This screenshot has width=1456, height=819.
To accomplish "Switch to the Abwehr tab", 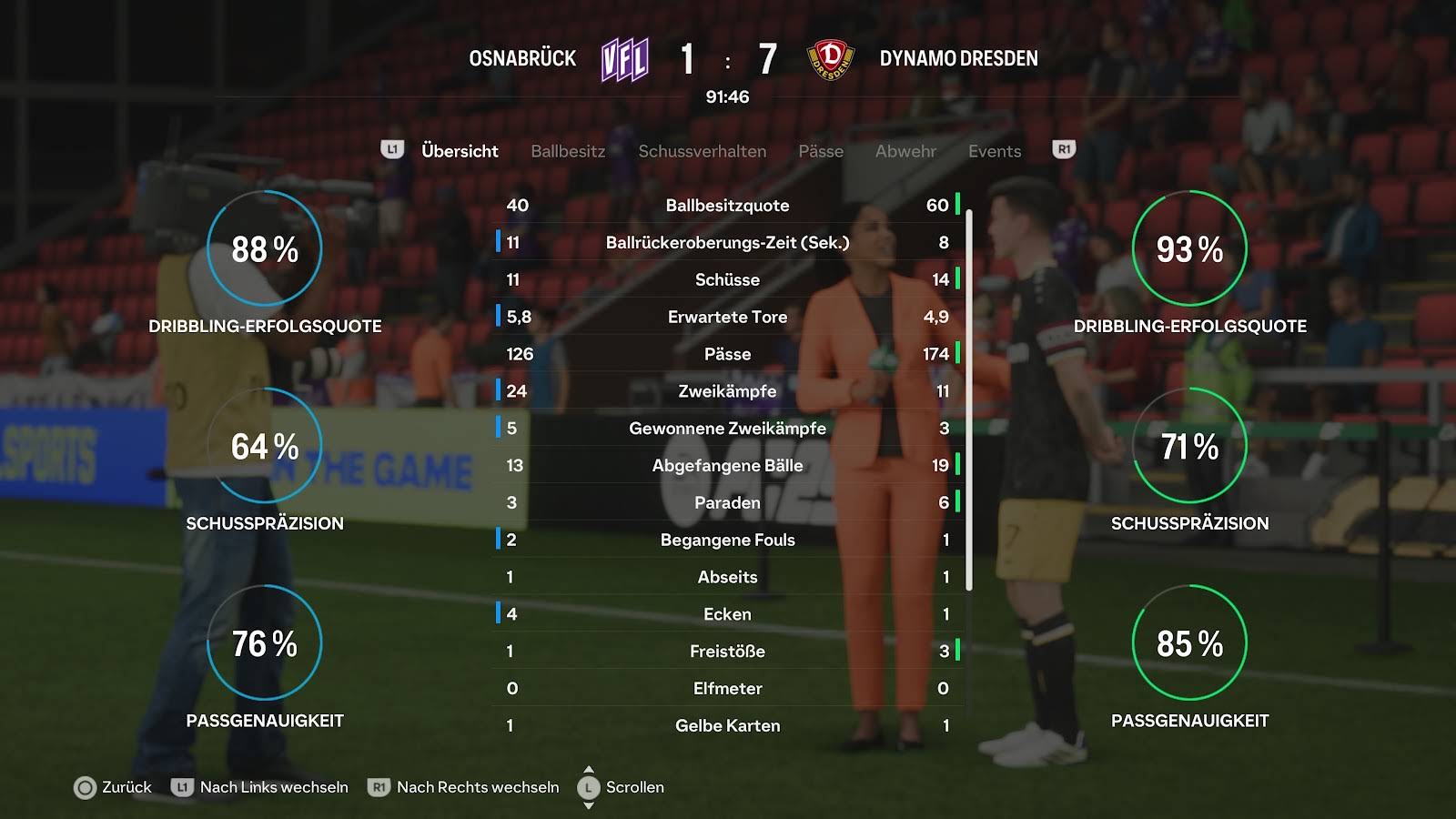I will (905, 151).
